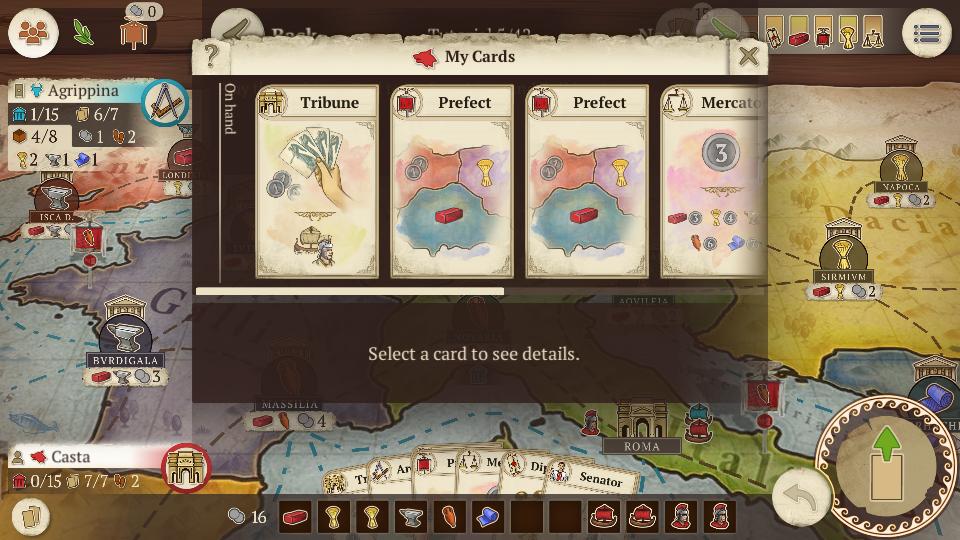Click the wine amphora storehouse slot
960x540 pixels.
coord(449,517)
